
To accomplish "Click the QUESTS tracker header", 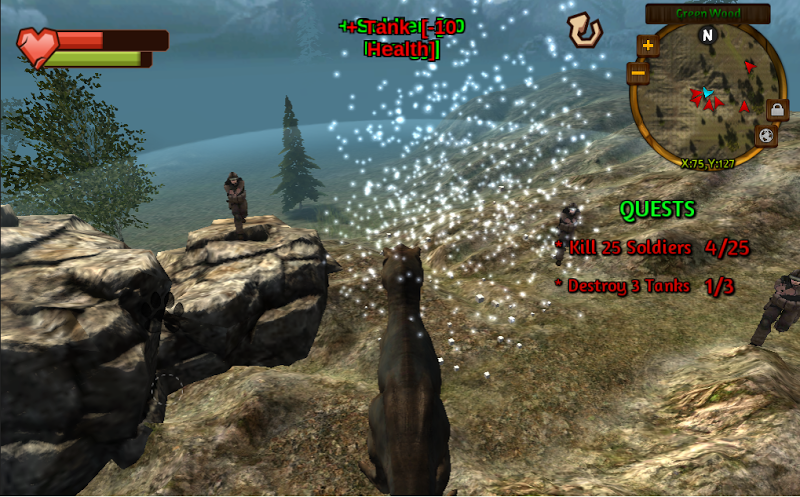I will 657,210.
